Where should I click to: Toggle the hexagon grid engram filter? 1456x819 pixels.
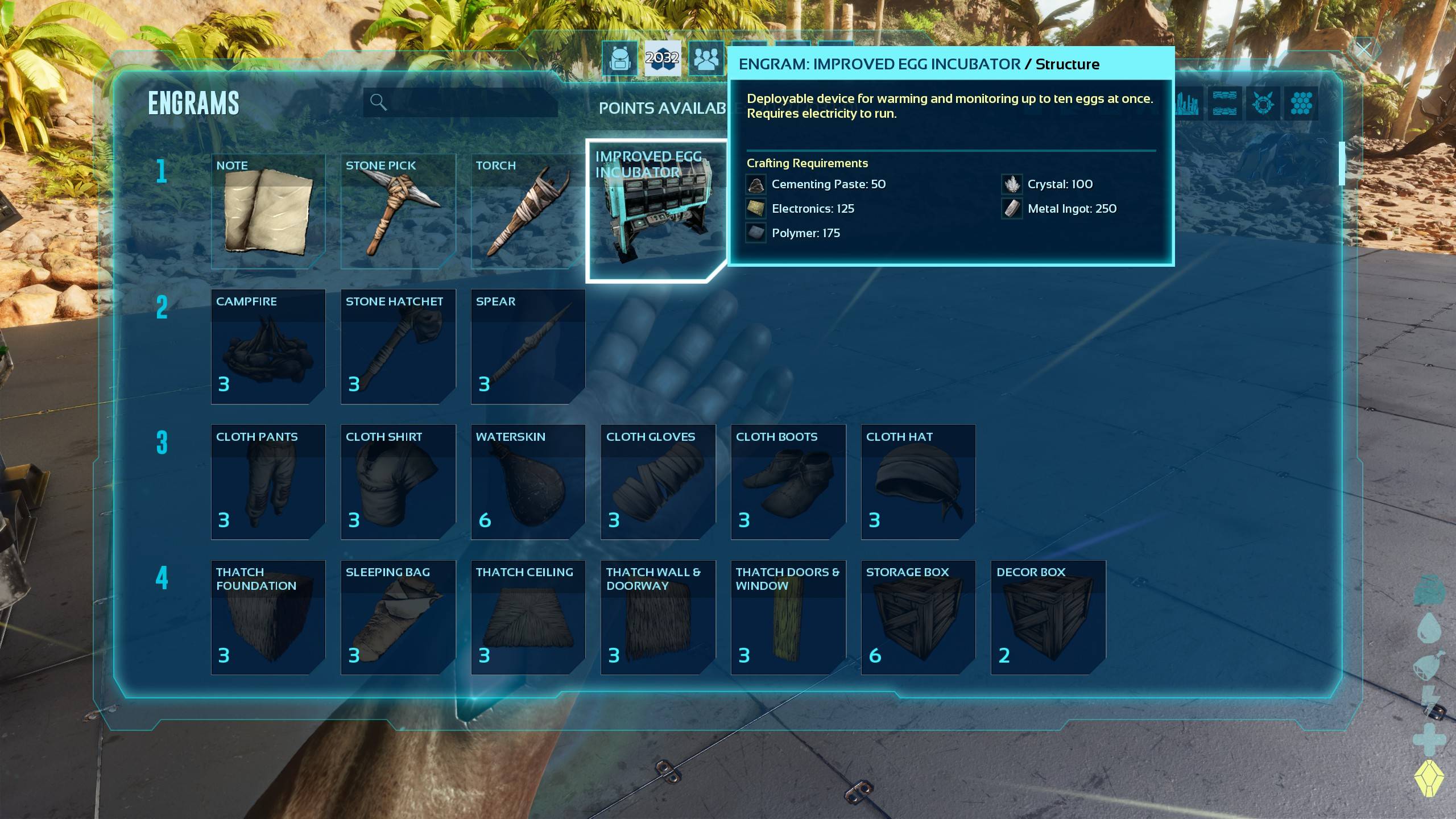coord(1301,104)
